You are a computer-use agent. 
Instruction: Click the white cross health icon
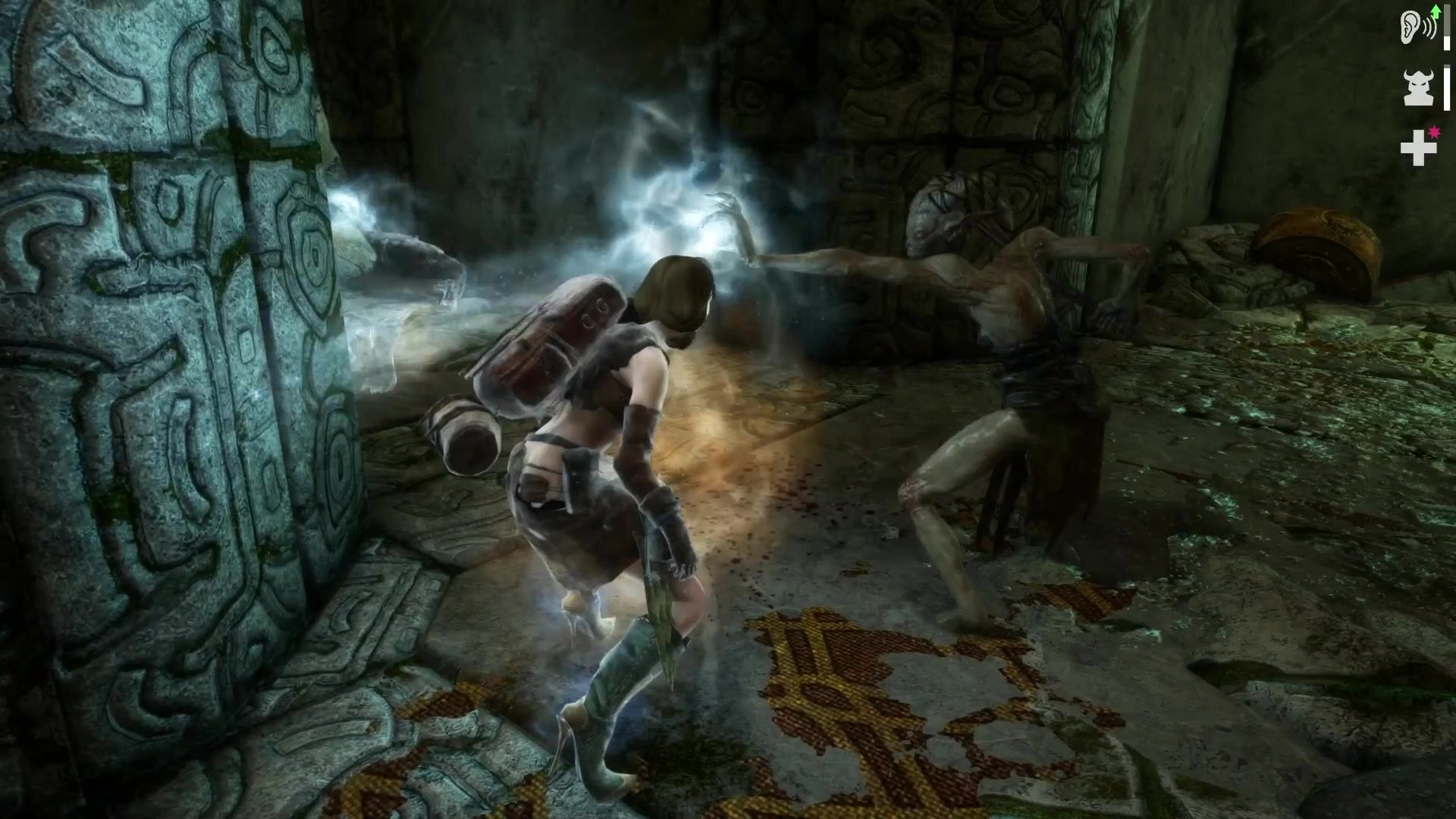click(x=1417, y=147)
